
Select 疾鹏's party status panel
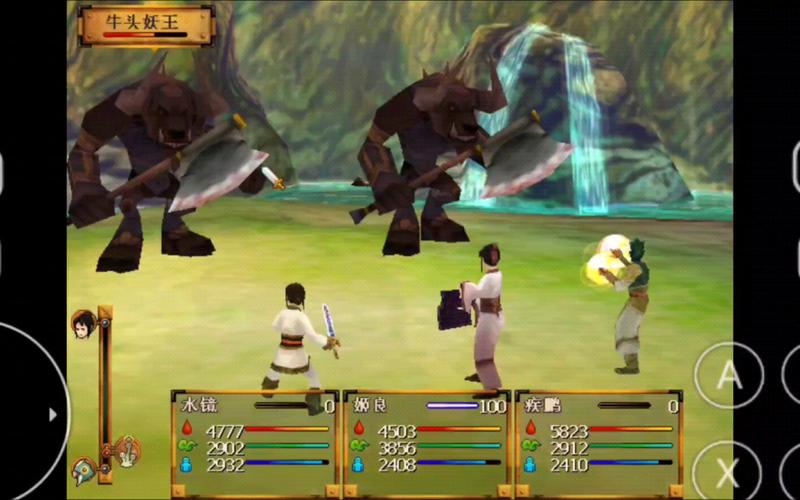coord(599,442)
